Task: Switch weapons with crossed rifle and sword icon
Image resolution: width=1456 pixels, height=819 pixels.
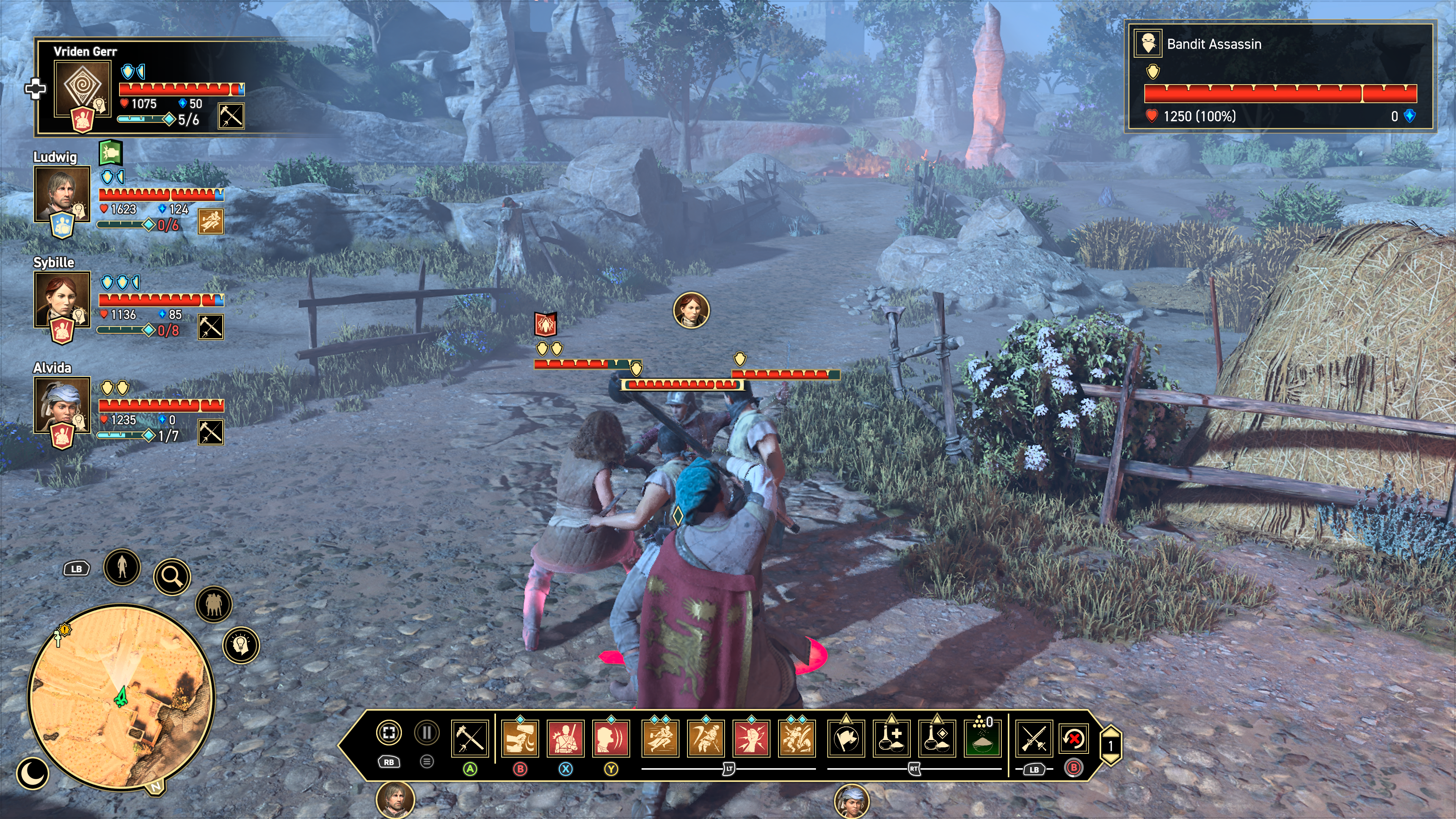Action: 1034,739
